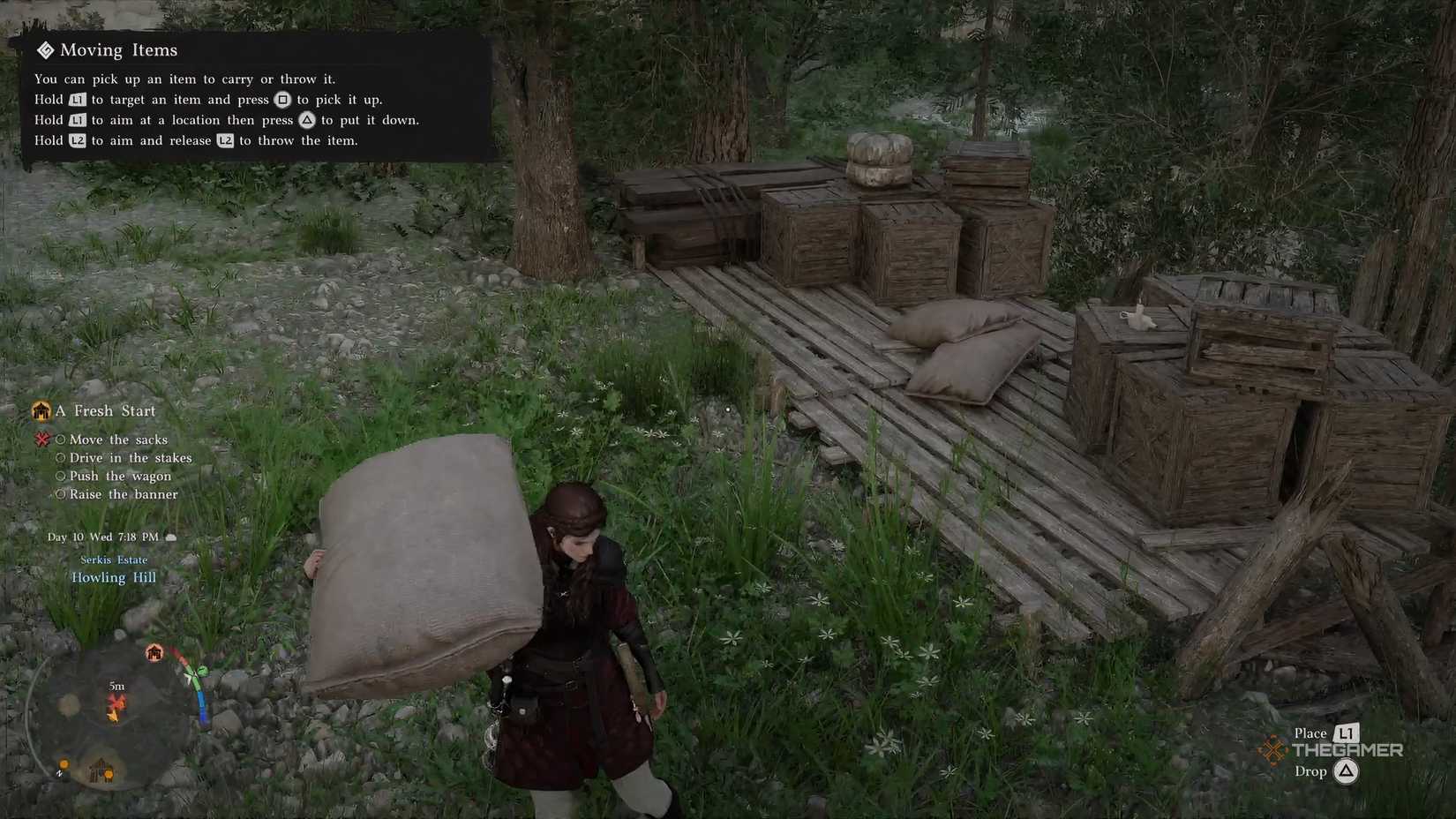The image size is (1456, 819).
Task: Select the tent icon on the minimap edge
Action: tap(154, 651)
